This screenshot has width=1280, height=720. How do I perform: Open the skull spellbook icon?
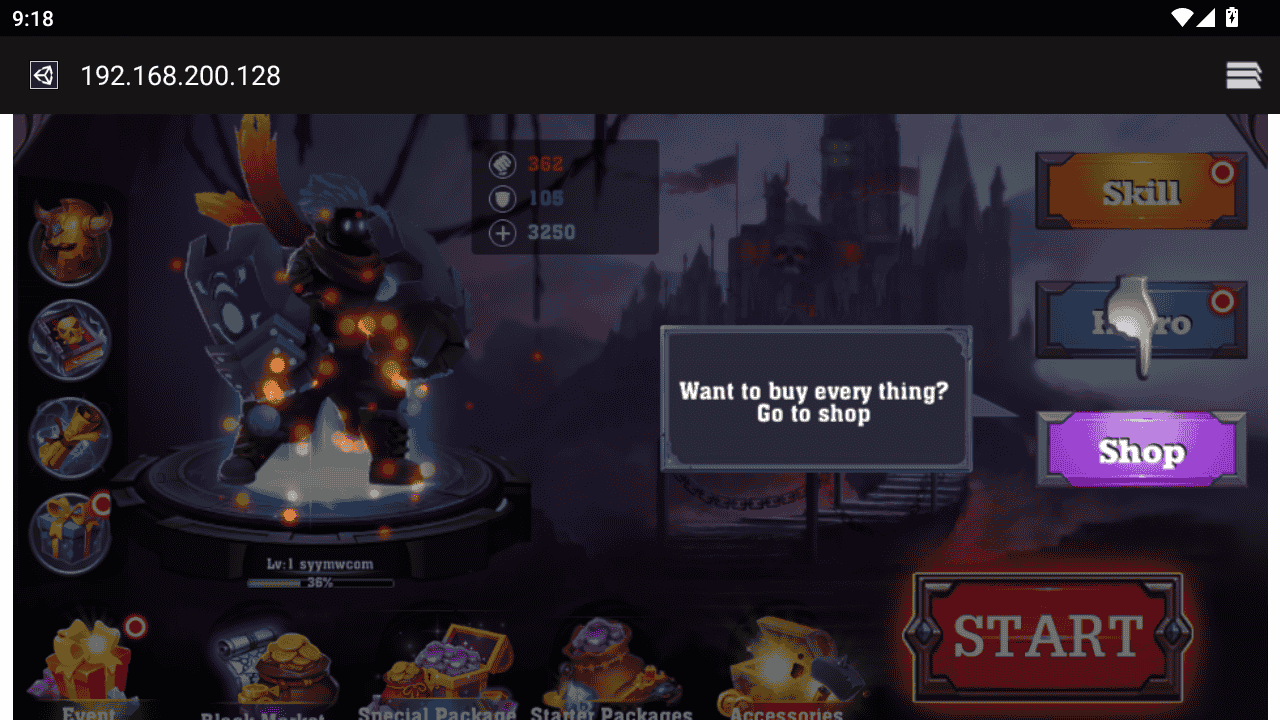point(70,340)
